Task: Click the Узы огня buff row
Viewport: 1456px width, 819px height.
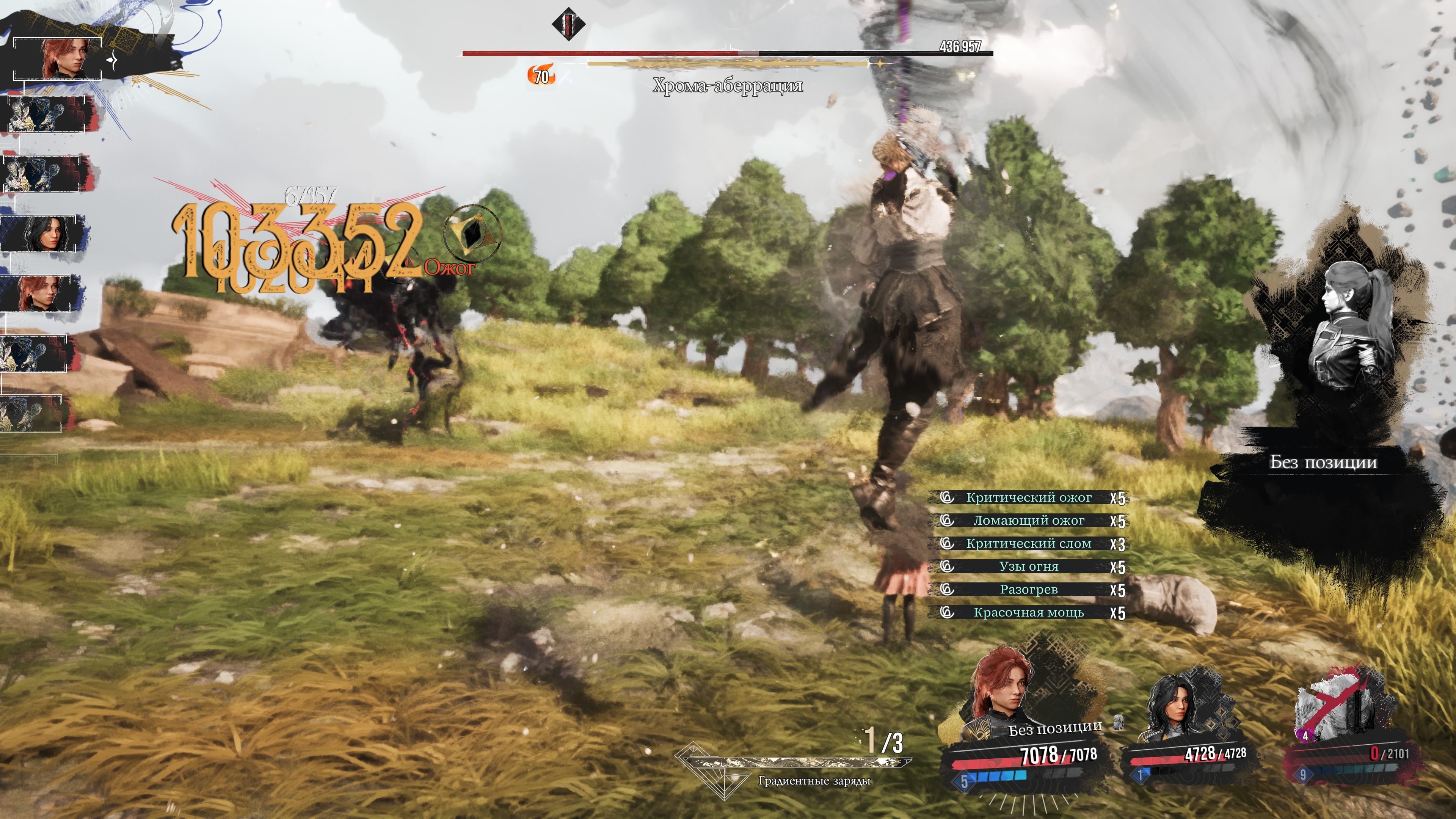Action: point(1028,566)
